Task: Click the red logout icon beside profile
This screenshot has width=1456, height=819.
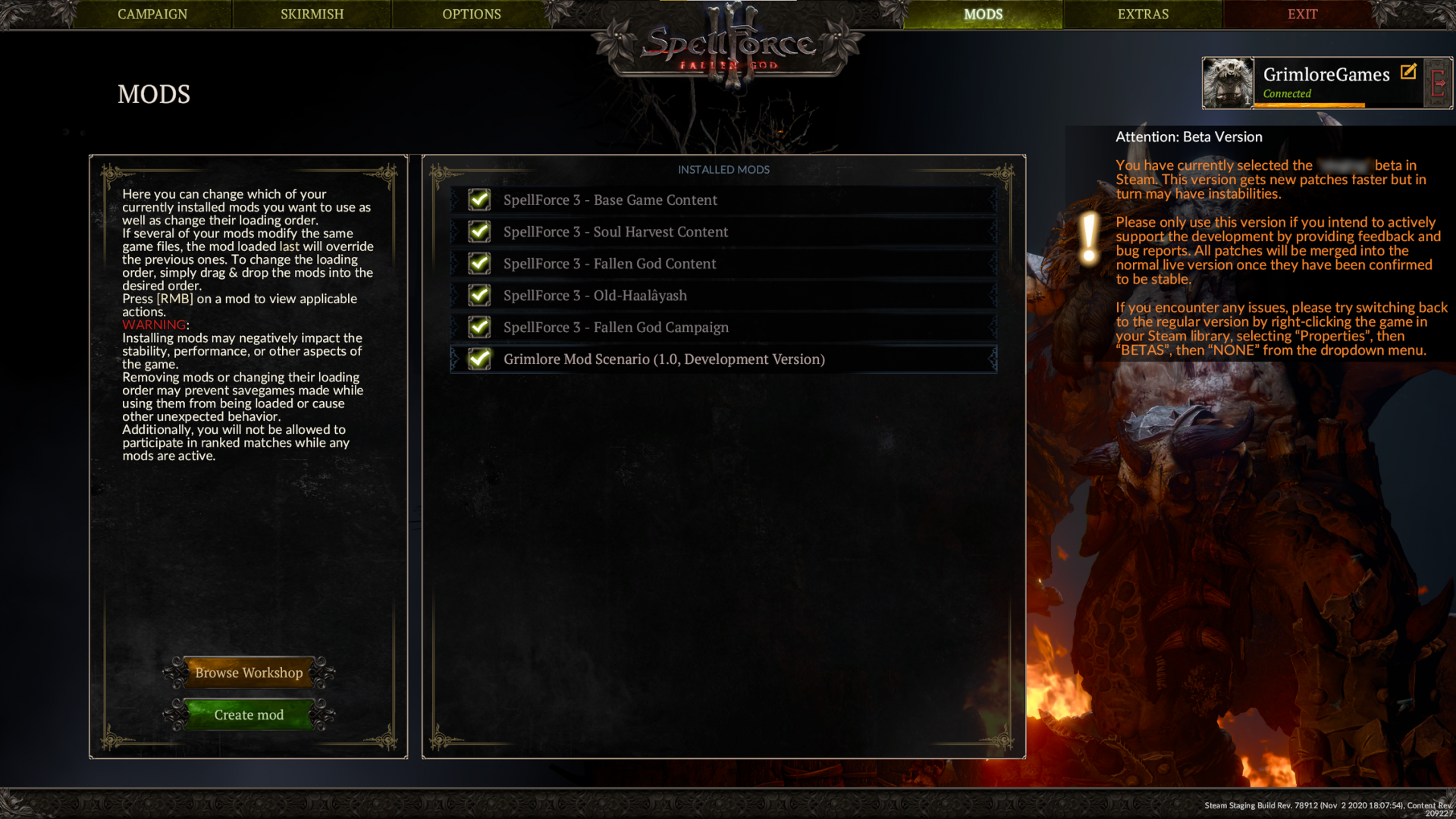Action: pyautogui.click(x=1438, y=83)
